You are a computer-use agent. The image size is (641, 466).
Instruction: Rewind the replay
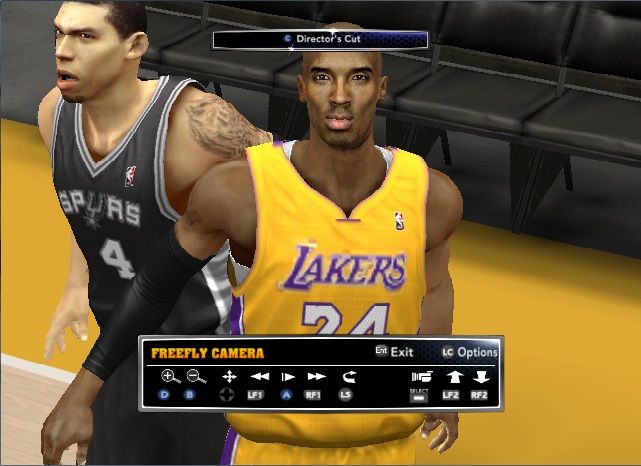click(x=259, y=377)
